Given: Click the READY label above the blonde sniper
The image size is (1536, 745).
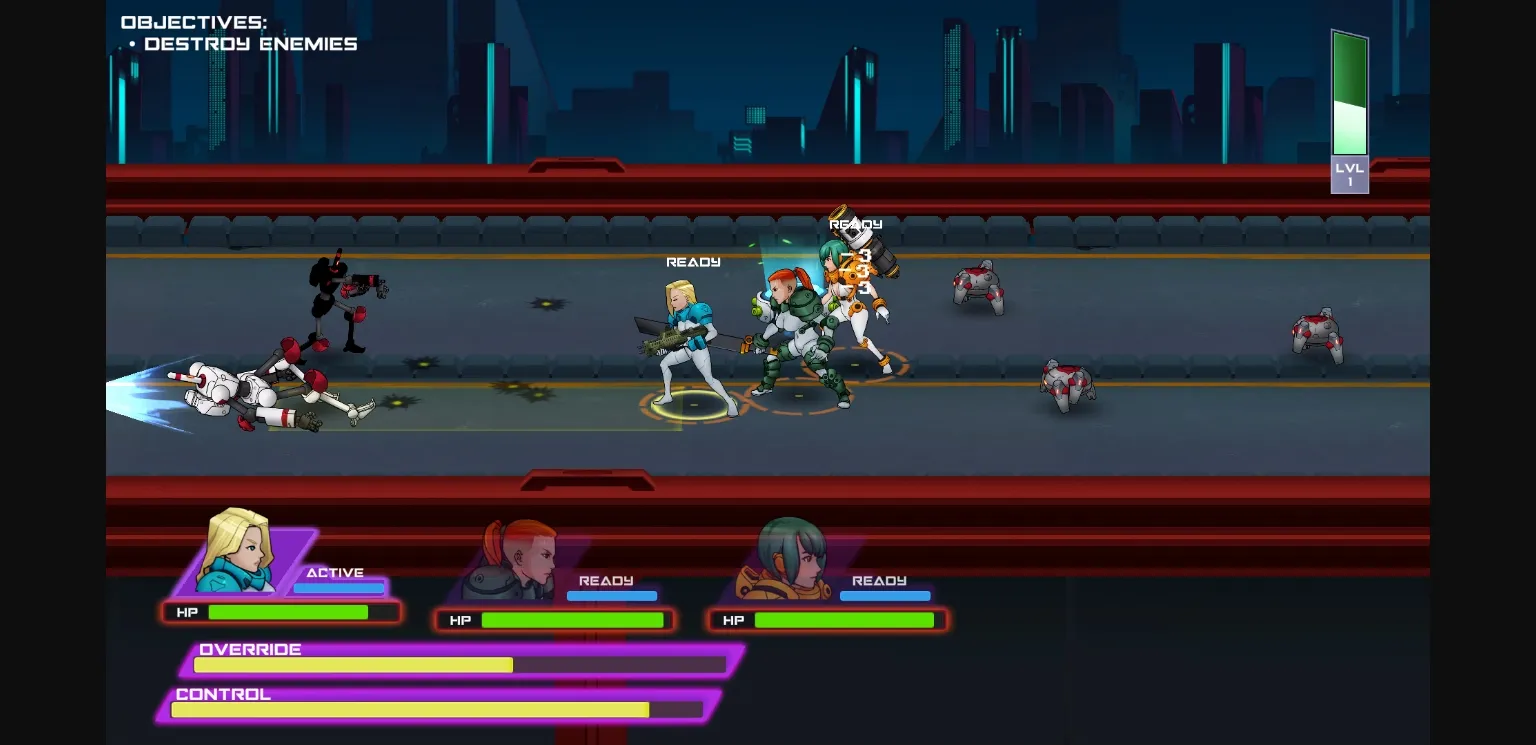Looking at the screenshot, I should click(x=694, y=261).
